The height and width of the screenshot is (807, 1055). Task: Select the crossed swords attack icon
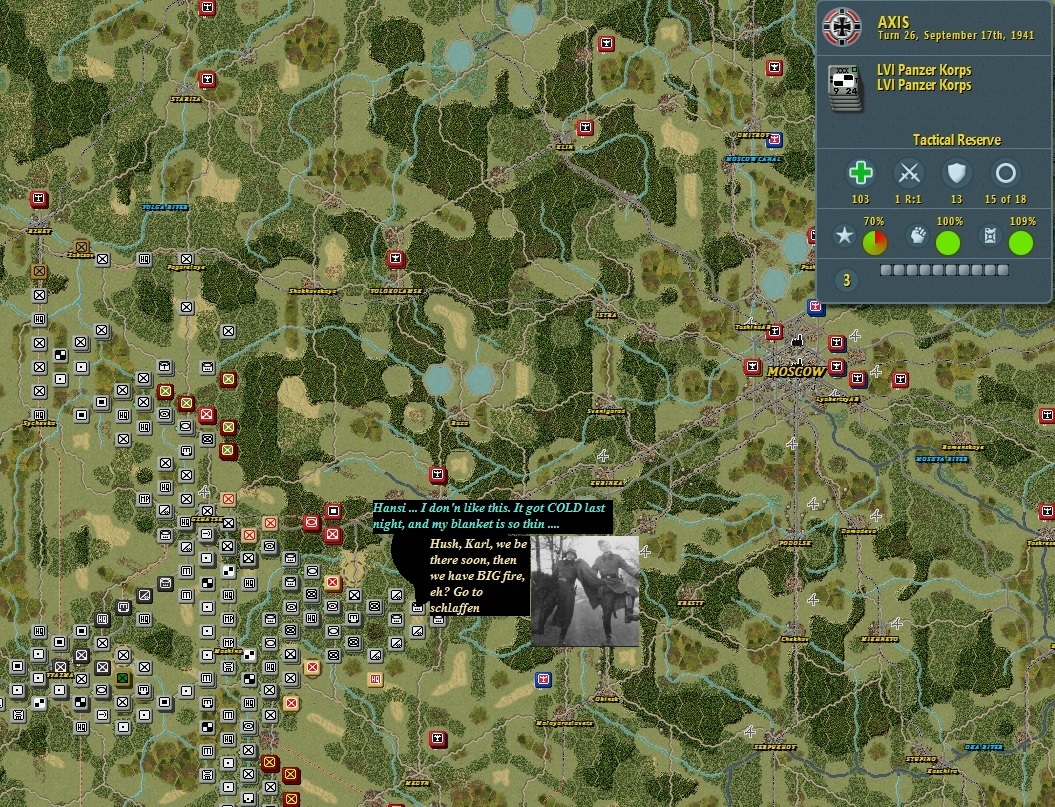(908, 173)
